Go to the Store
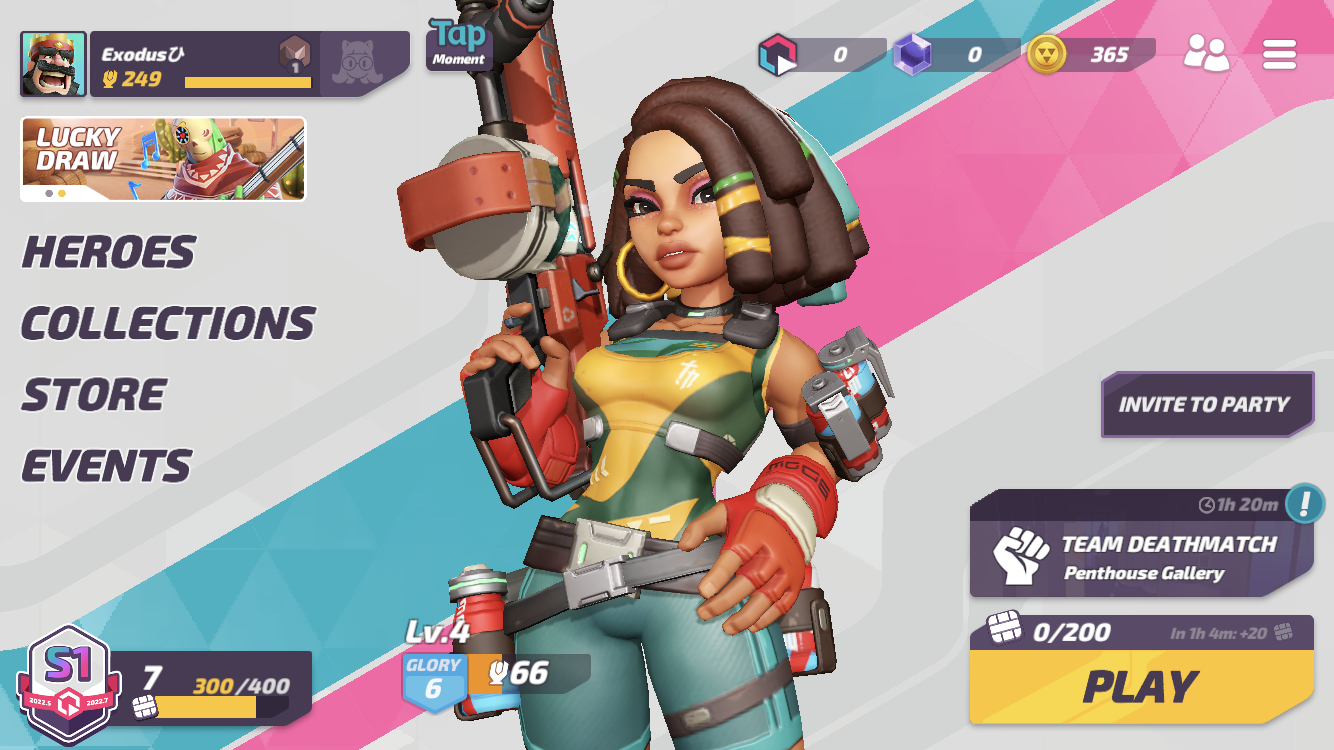The height and width of the screenshot is (750, 1334). click(94, 395)
